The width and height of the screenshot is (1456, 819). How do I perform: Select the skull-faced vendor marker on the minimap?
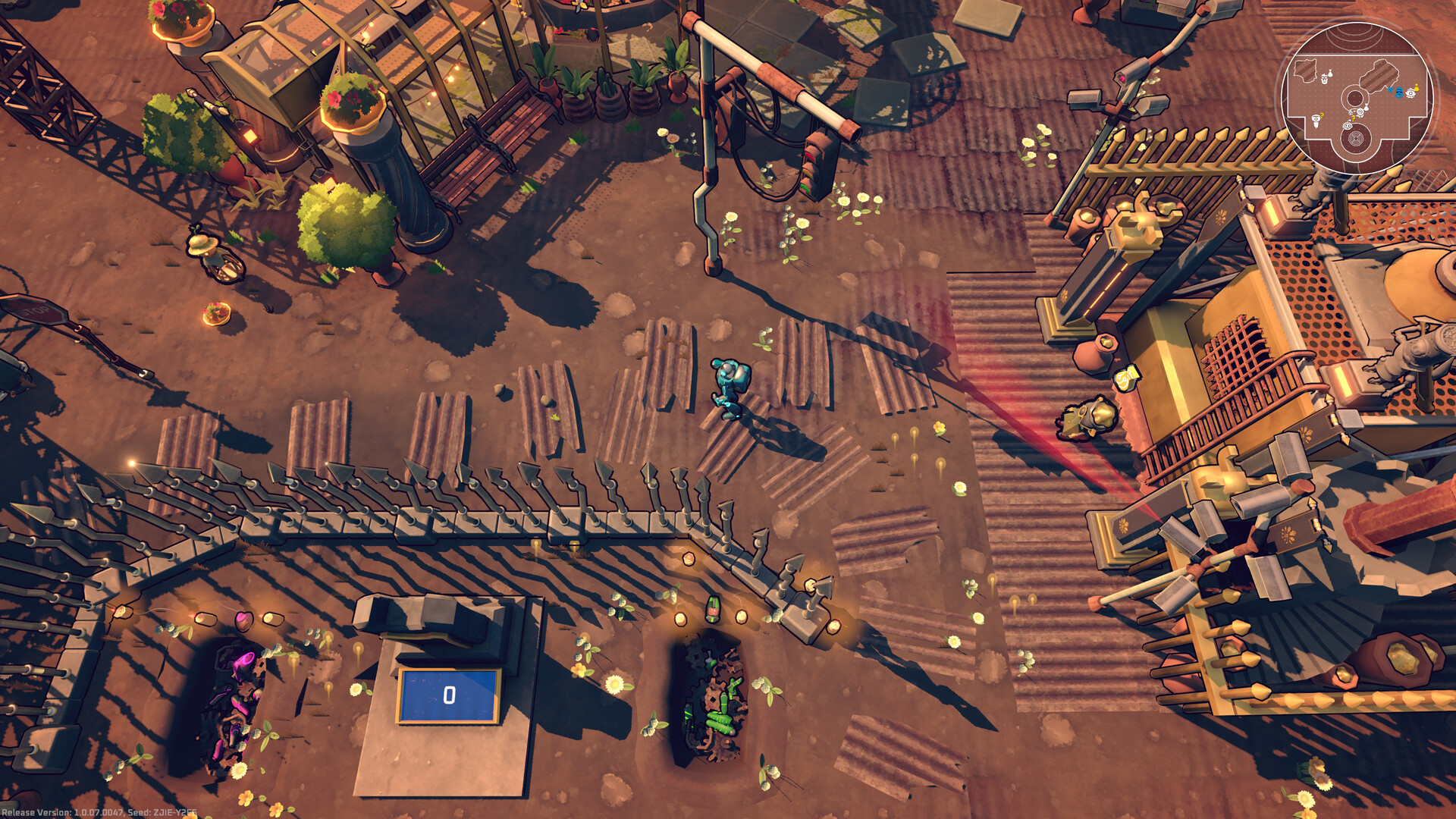click(1324, 79)
